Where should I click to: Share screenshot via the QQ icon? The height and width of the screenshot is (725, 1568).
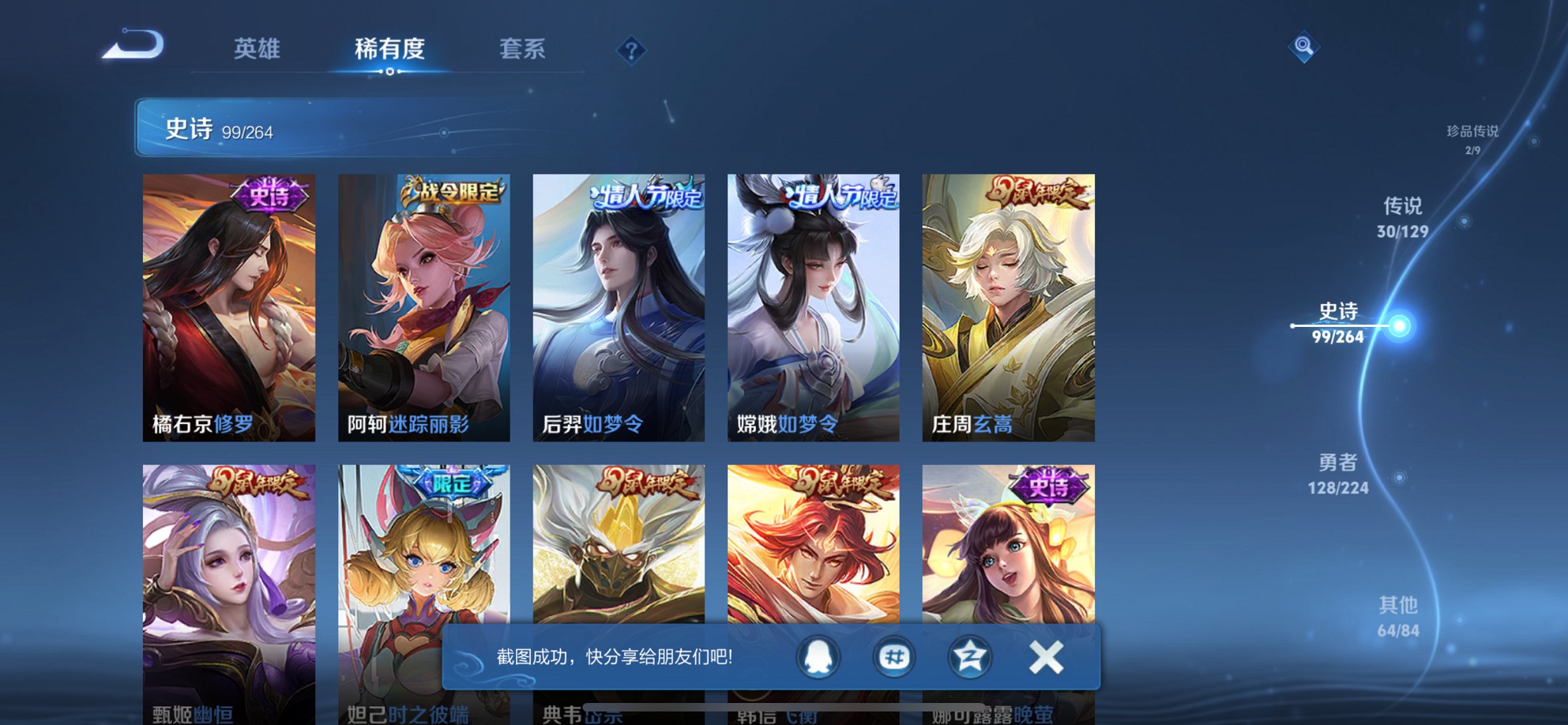click(x=818, y=657)
